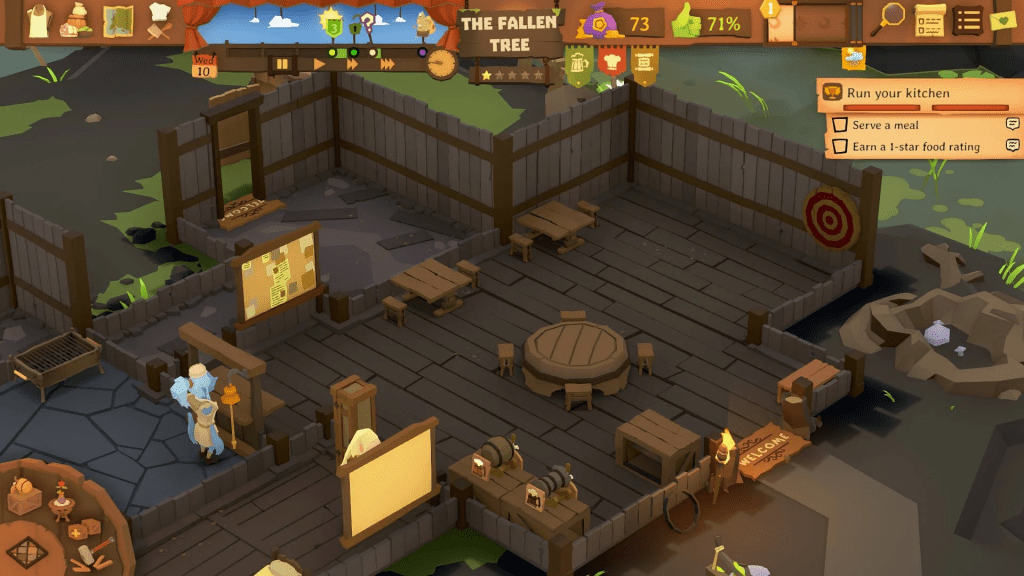
Task: Set game speed to normal play
Action: 320,64
